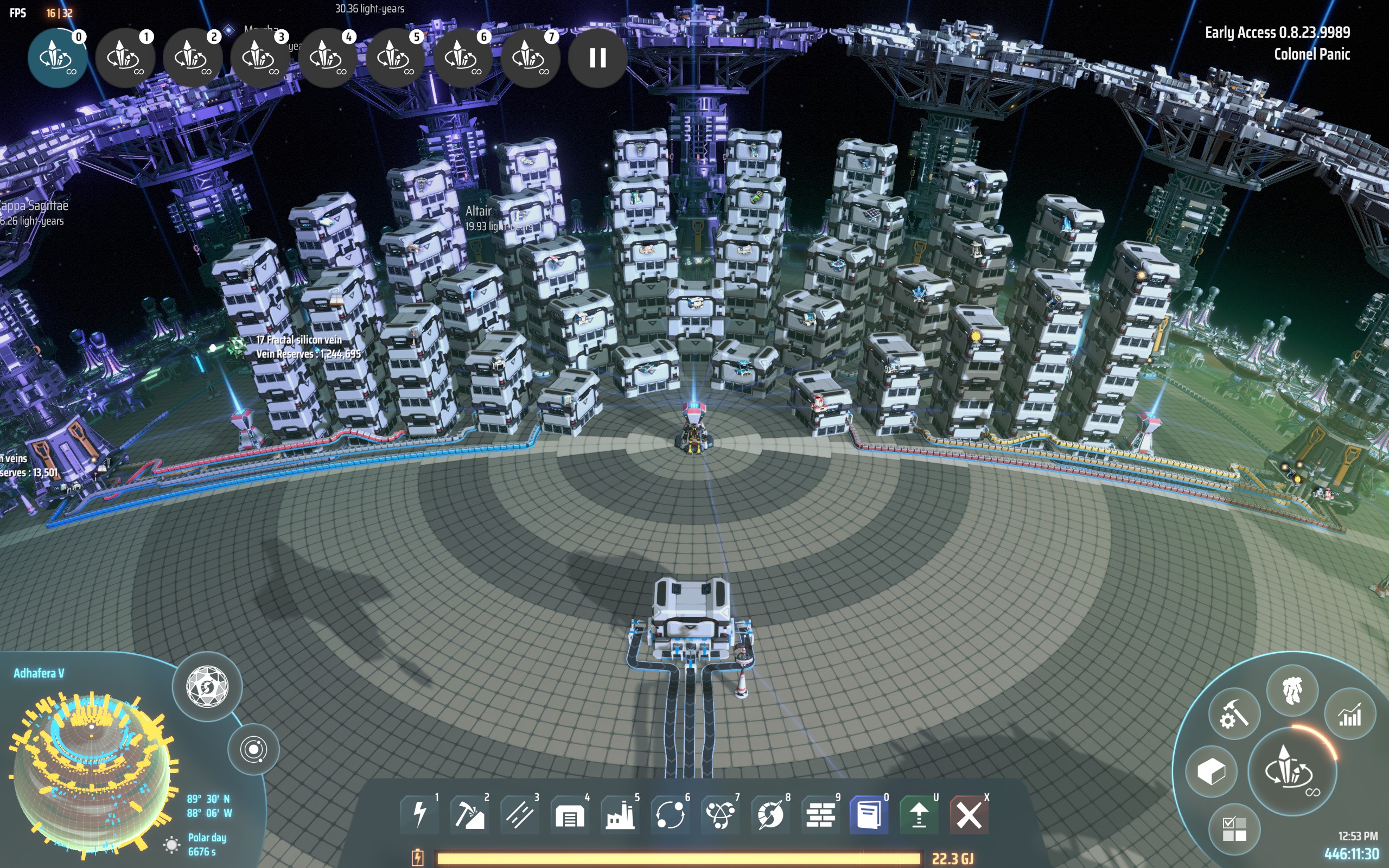The image size is (1389, 868).
Task: Open the mecha panel button
Action: [1292, 691]
